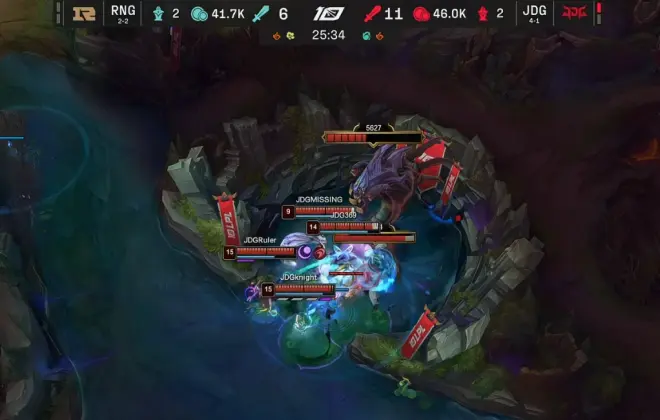Select the league logo in the scoreboard center
Image resolution: width=660 pixels, height=420 pixels.
(x=329, y=14)
